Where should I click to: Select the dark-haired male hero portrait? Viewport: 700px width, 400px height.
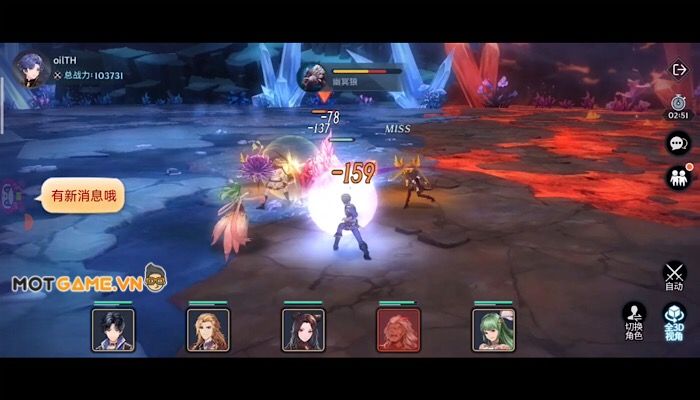tap(112, 329)
